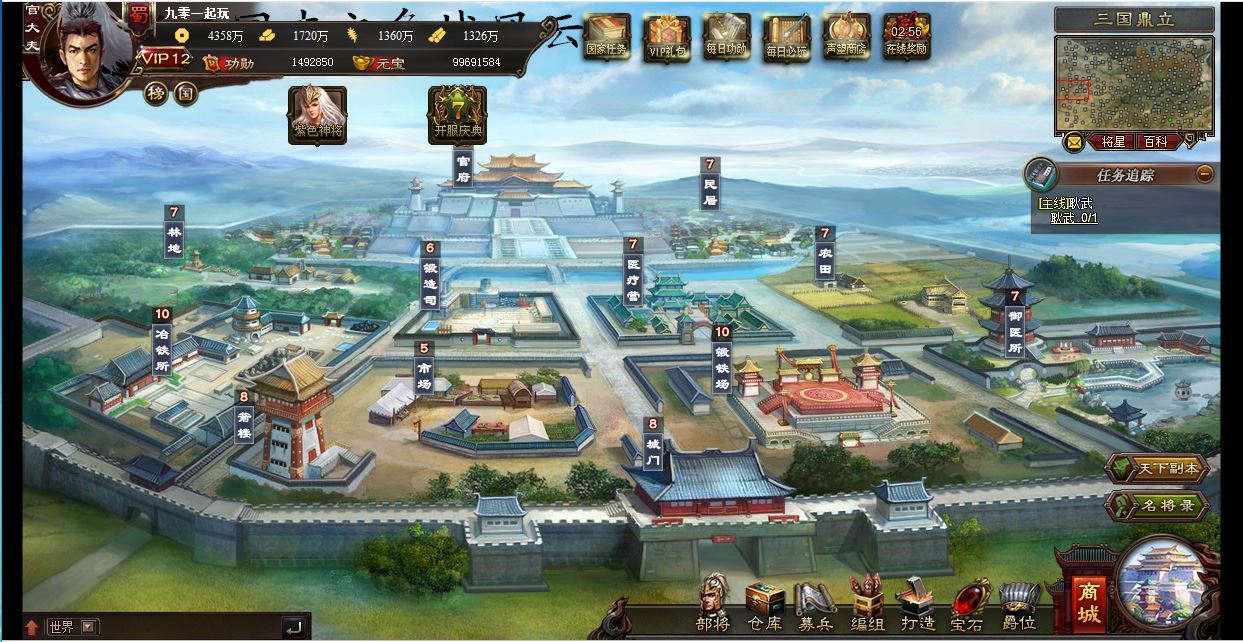Open the 百科 encyclopedia button
Viewport: 1243px width, 642px height.
[x=1155, y=142]
